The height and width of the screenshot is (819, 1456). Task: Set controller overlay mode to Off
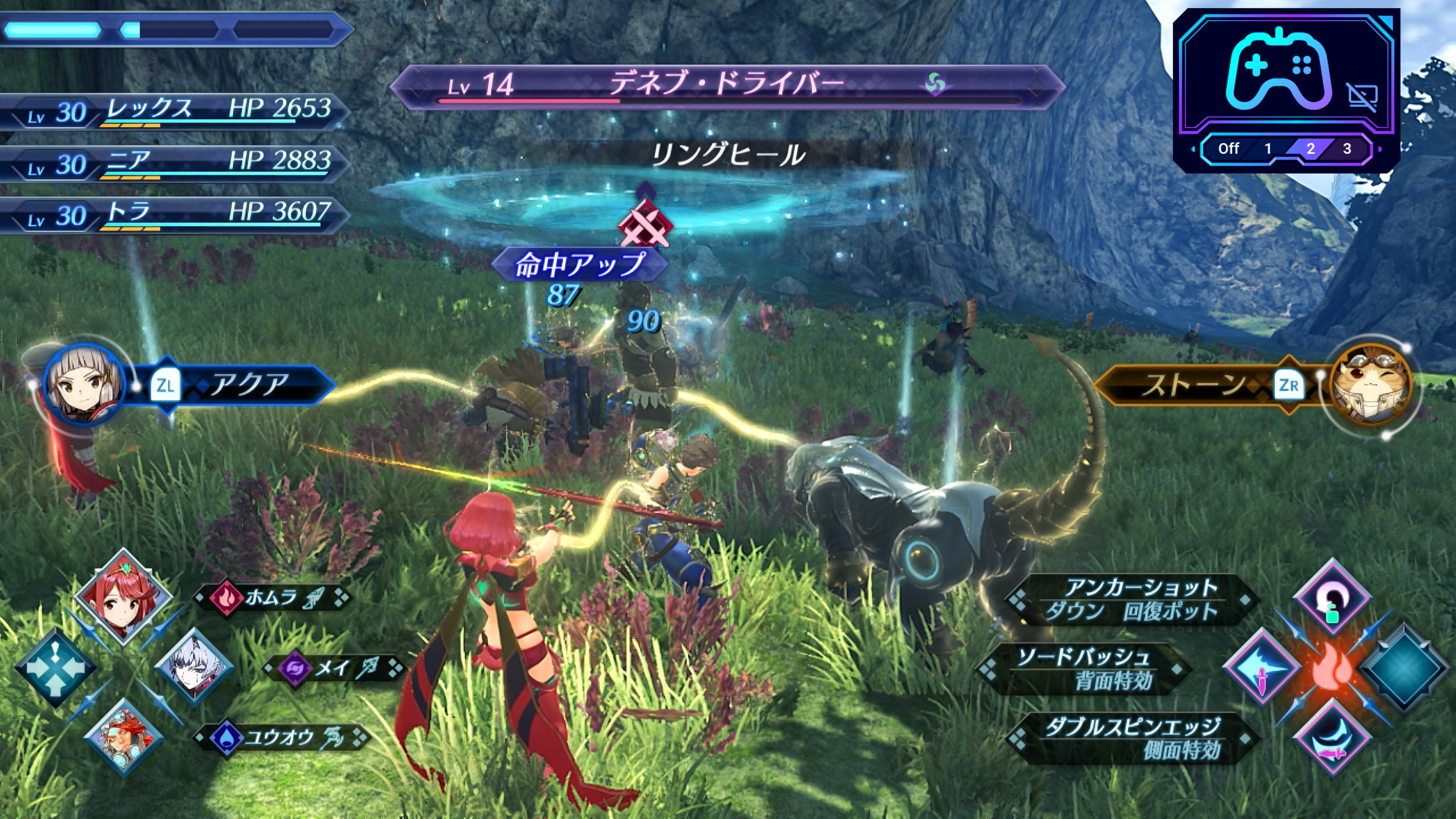(x=1228, y=149)
